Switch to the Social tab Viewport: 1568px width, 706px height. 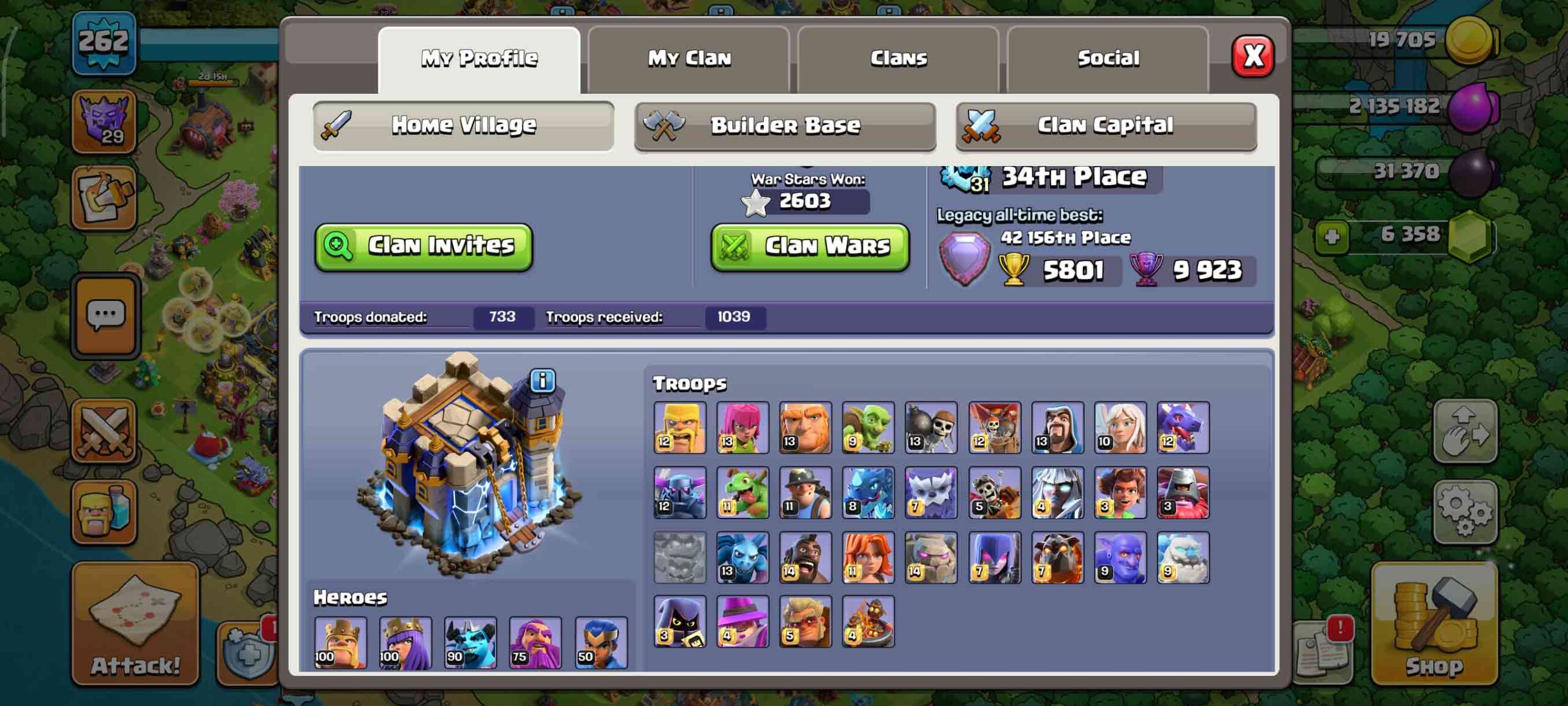point(1108,59)
